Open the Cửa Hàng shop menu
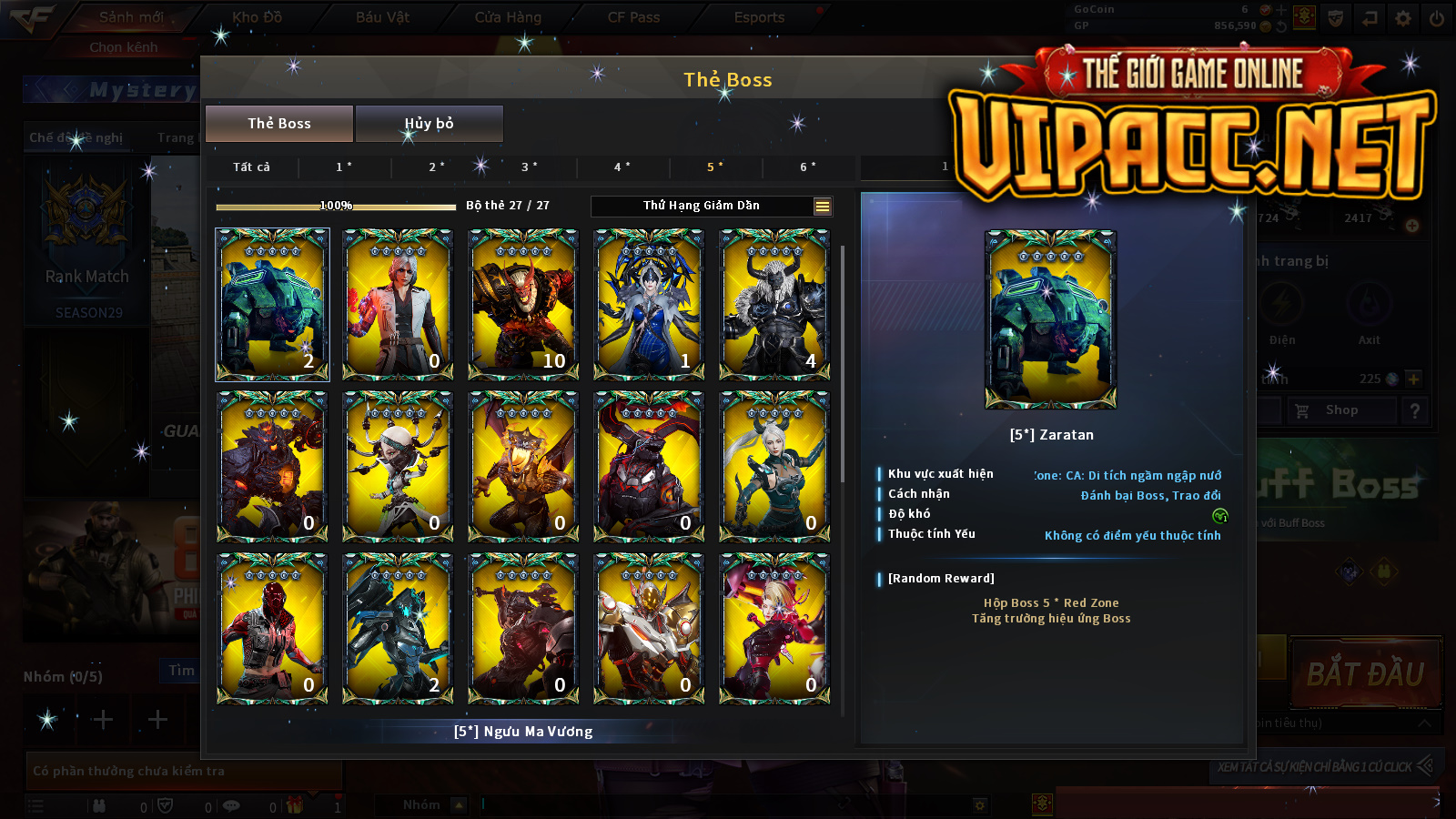The width and height of the screenshot is (1456, 819). click(508, 17)
